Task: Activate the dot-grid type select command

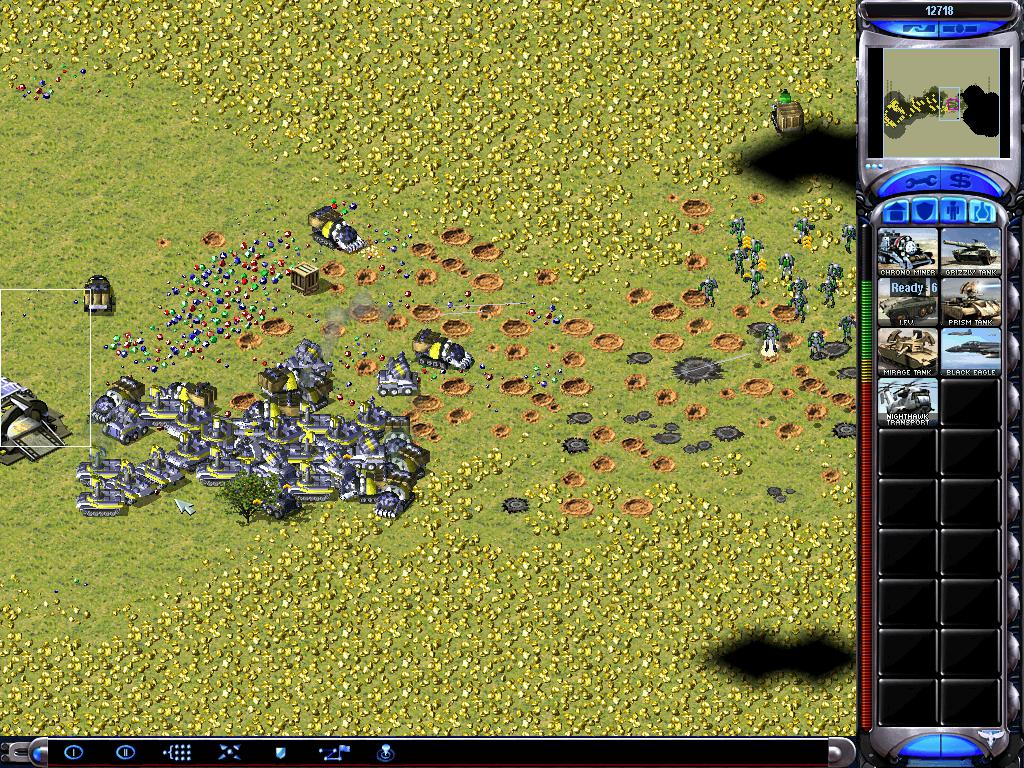Action: [177, 752]
